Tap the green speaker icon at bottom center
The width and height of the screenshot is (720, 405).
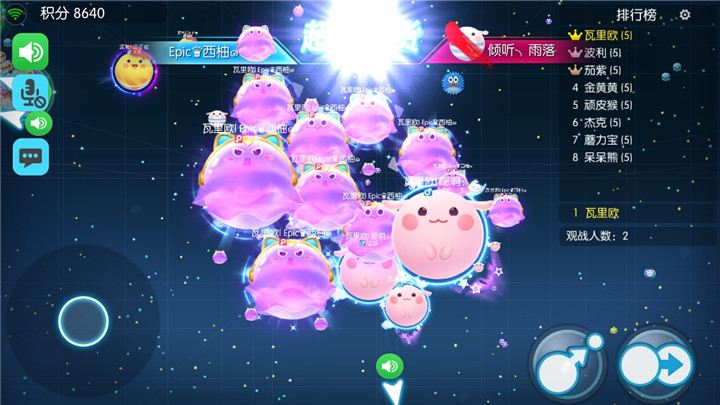390,366
